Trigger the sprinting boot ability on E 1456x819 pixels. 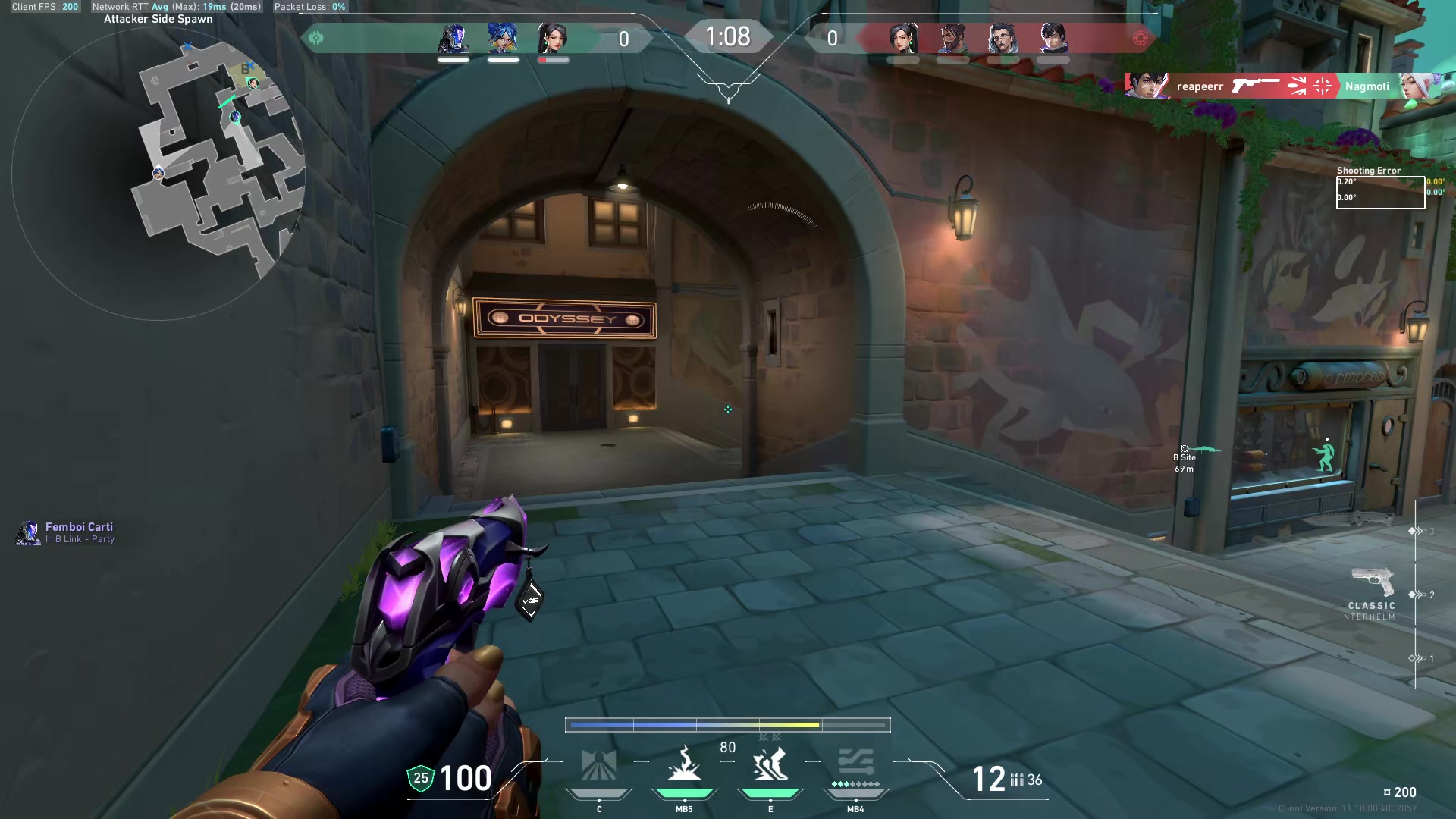(x=770, y=764)
